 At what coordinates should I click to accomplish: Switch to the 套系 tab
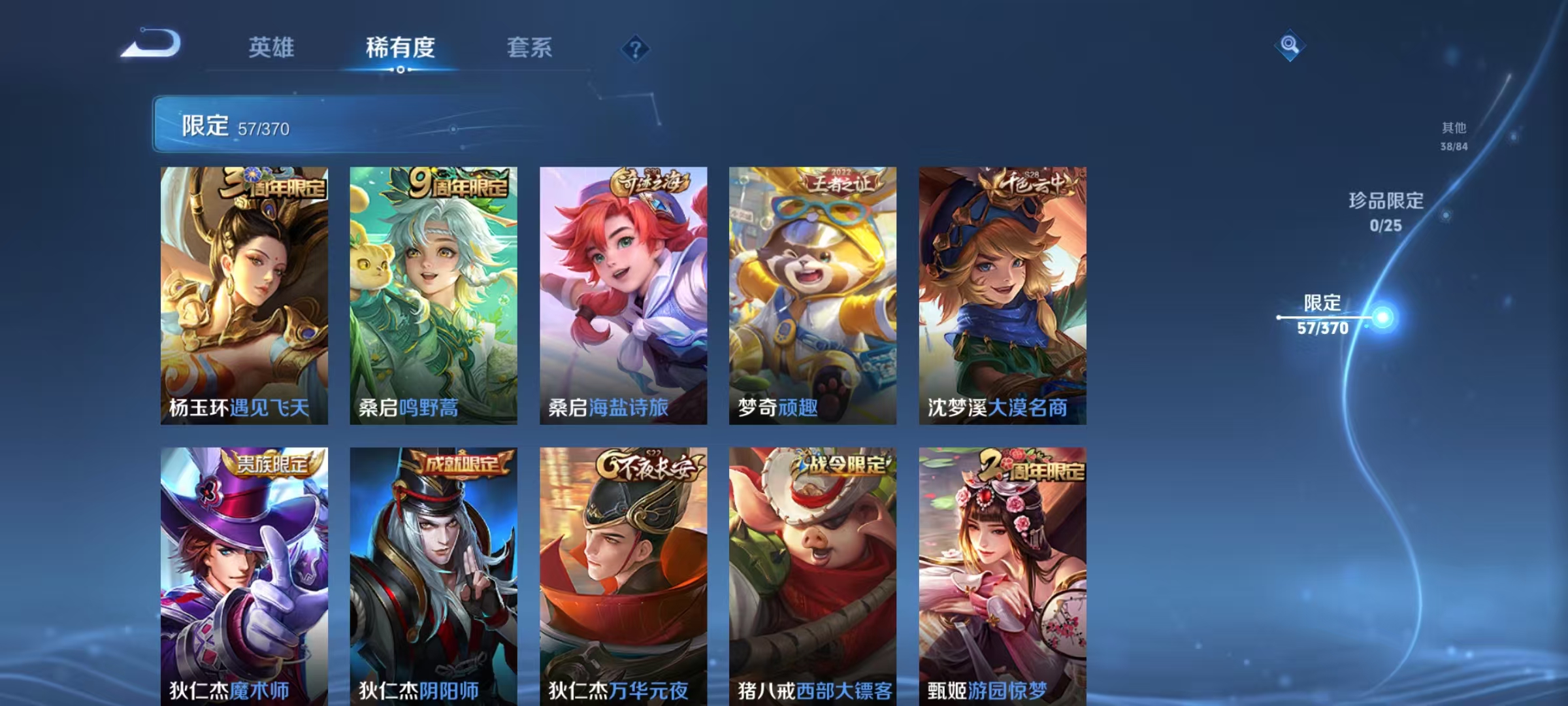531,48
